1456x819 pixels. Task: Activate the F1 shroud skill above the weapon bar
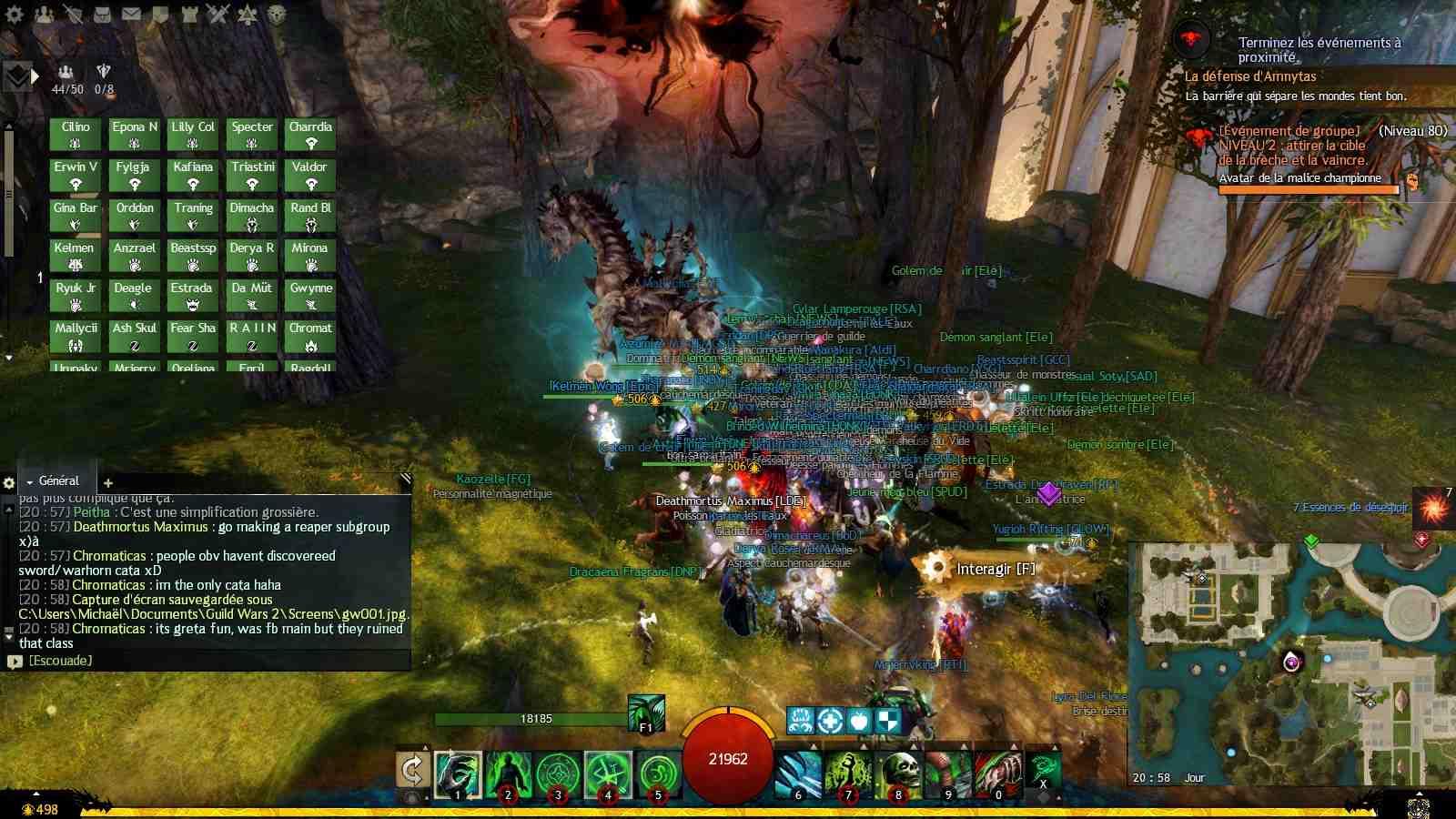pyautogui.click(x=646, y=714)
